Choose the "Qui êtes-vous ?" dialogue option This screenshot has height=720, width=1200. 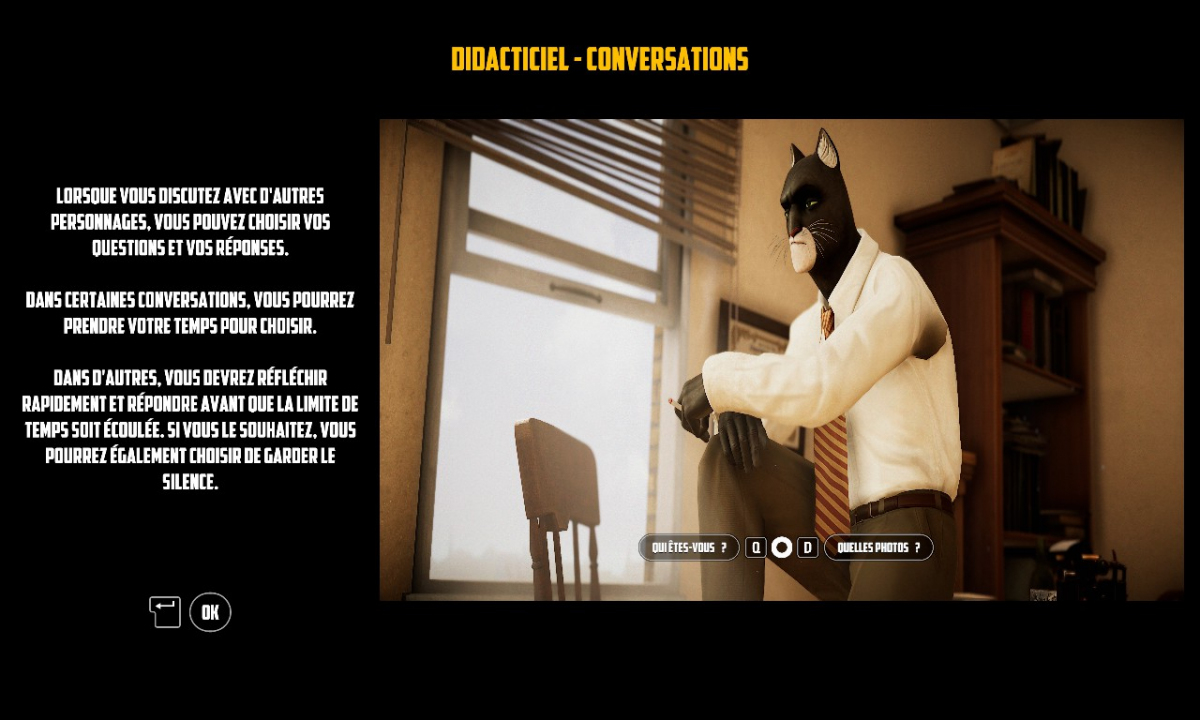pos(689,547)
